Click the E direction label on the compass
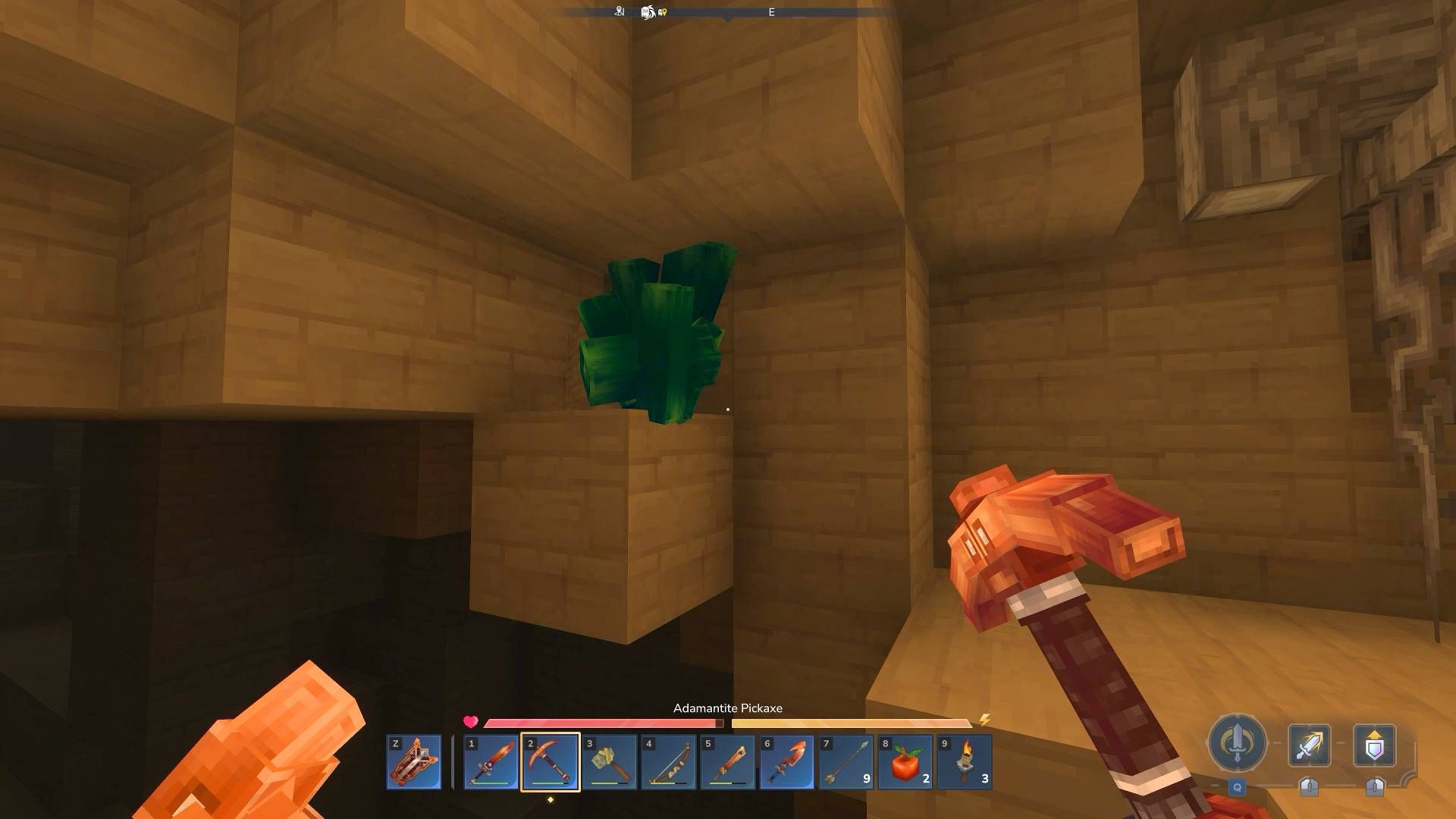The image size is (1456, 819). click(x=771, y=11)
